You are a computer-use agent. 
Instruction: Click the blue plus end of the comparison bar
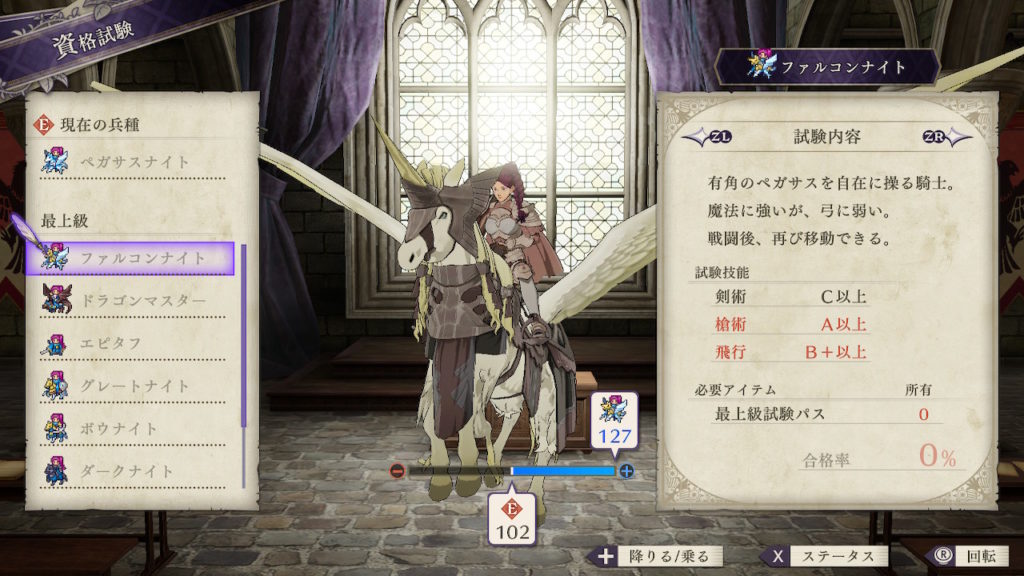627,471
